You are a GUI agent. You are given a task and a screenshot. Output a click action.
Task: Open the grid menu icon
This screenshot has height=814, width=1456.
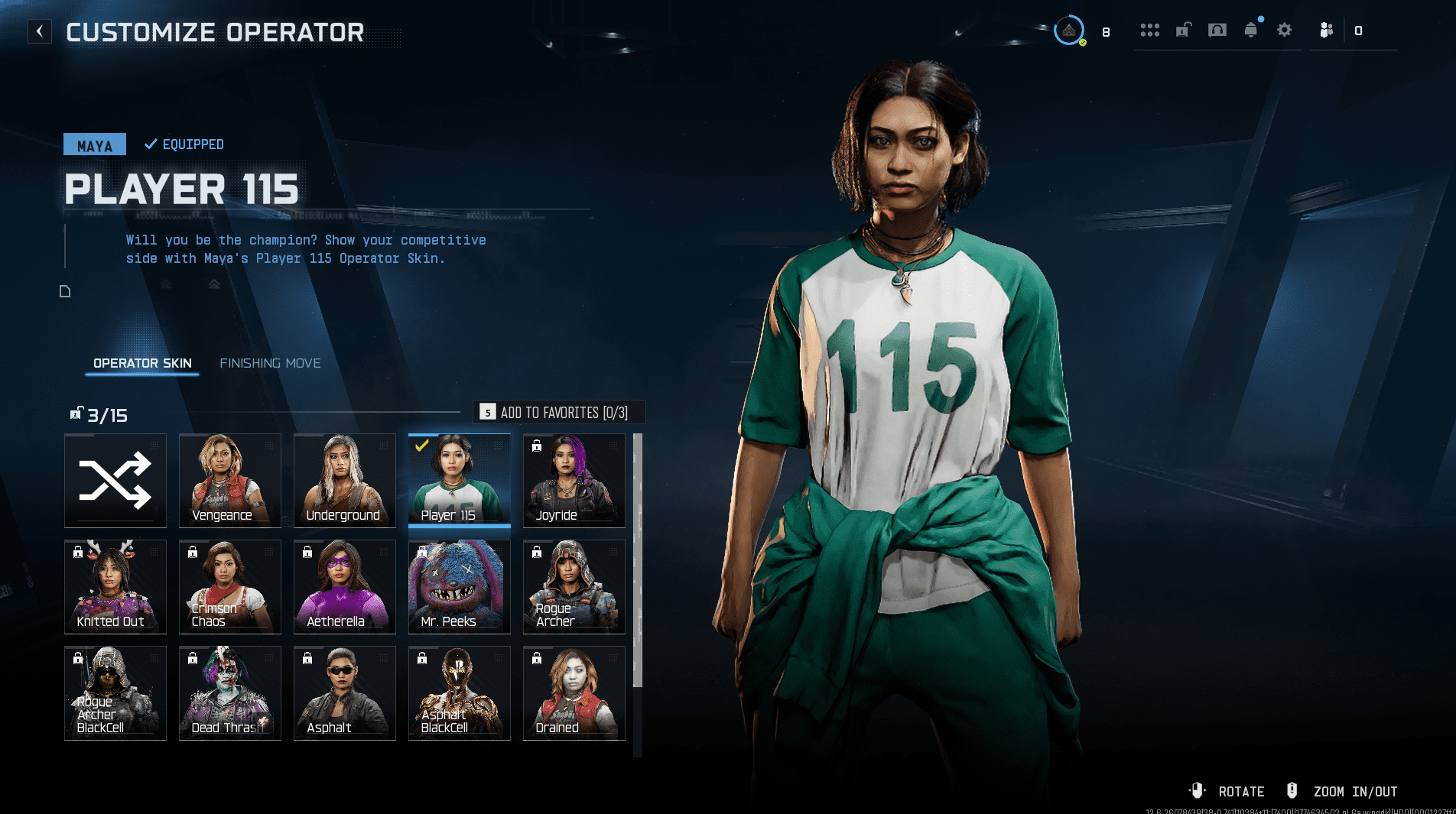[1150, 31]
